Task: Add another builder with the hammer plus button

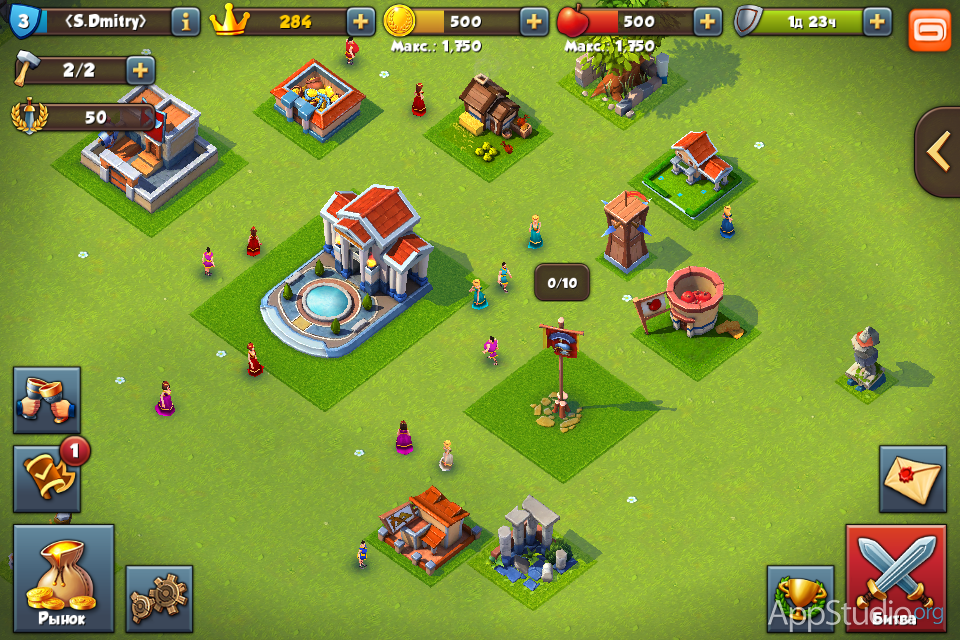Action: coord(140,70)
